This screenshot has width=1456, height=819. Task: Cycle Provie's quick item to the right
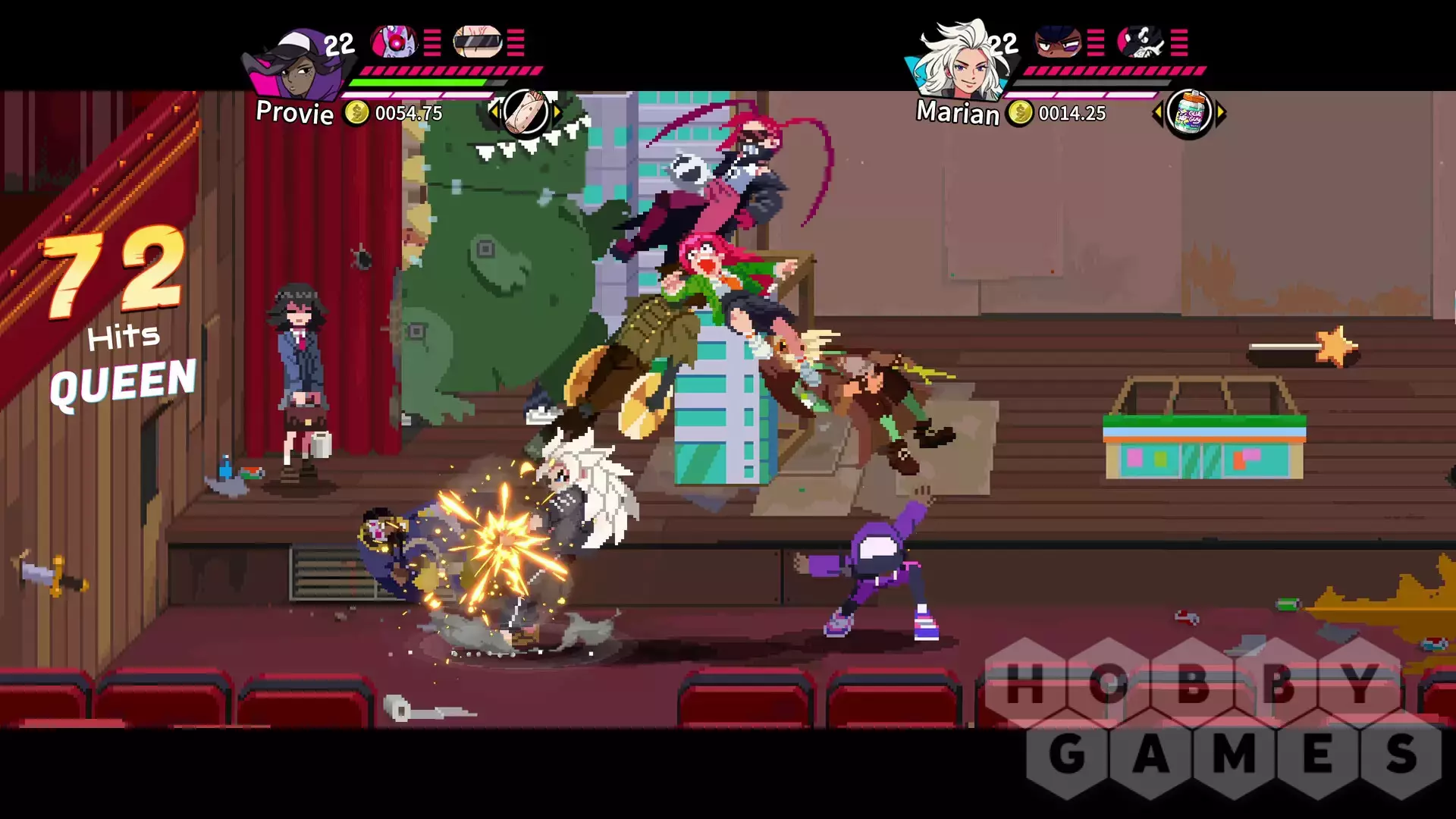point(558,113)
